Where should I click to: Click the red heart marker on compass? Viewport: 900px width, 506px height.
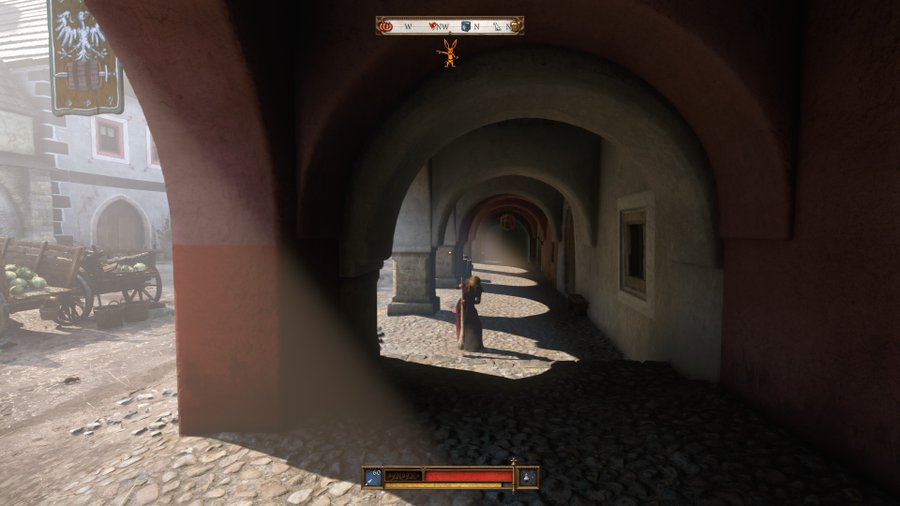(432, 26)
